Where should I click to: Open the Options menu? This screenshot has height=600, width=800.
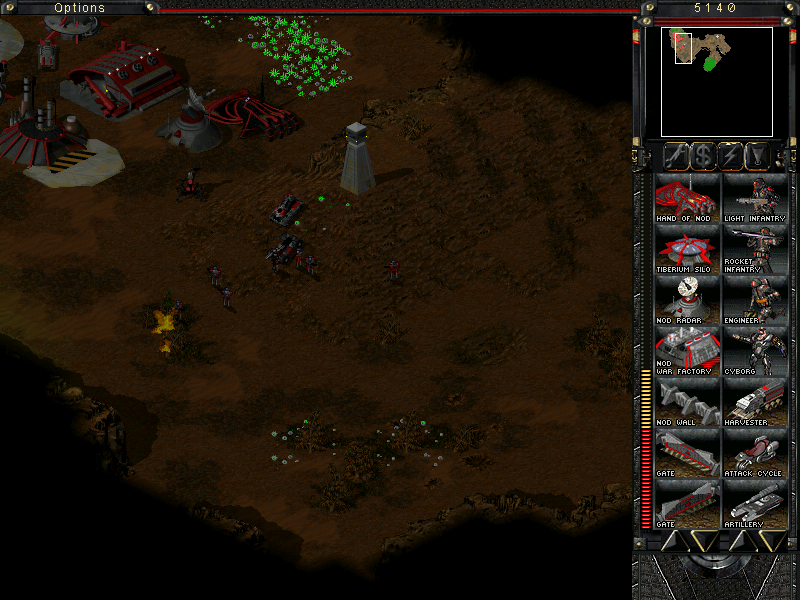79,8
